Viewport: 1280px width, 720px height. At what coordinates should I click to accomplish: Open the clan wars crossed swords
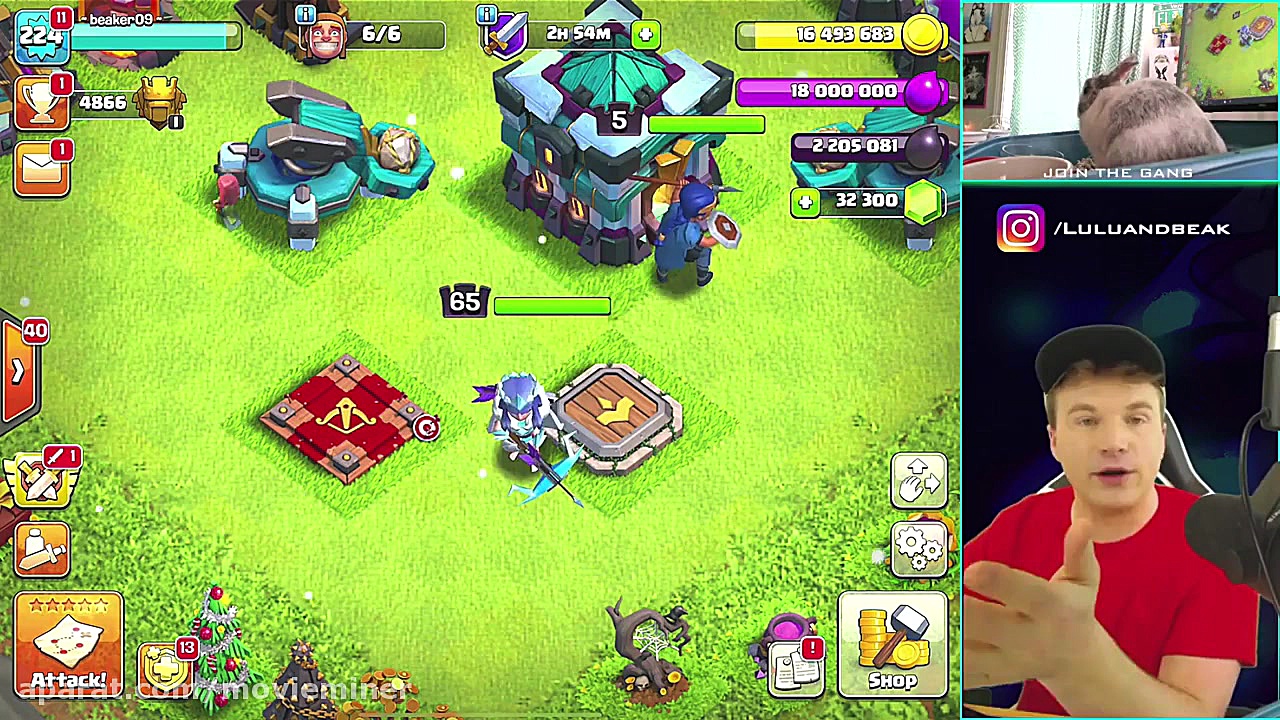pyautogui.click(x=42, y=480)
